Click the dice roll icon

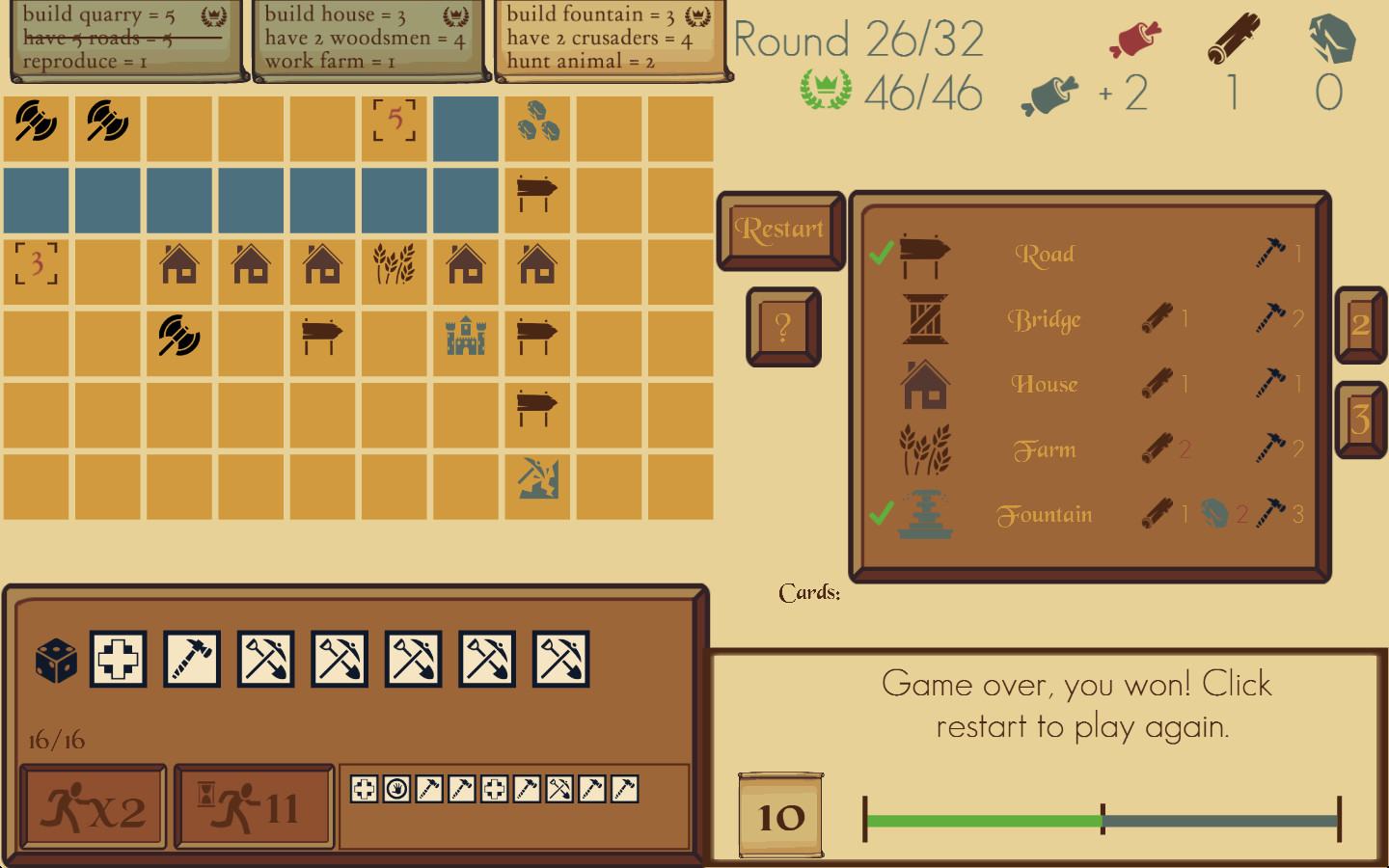pyautogui.click(x=56, y=660)
